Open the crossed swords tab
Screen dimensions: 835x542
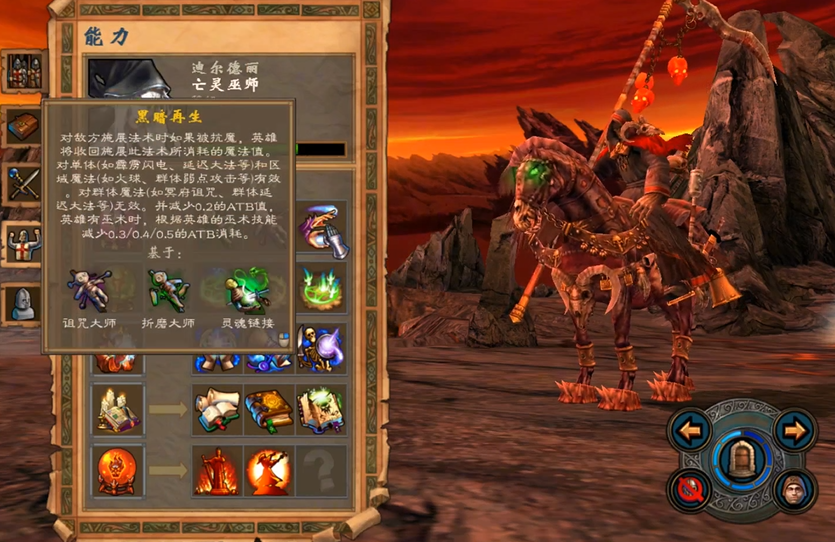tap(23, 185)
